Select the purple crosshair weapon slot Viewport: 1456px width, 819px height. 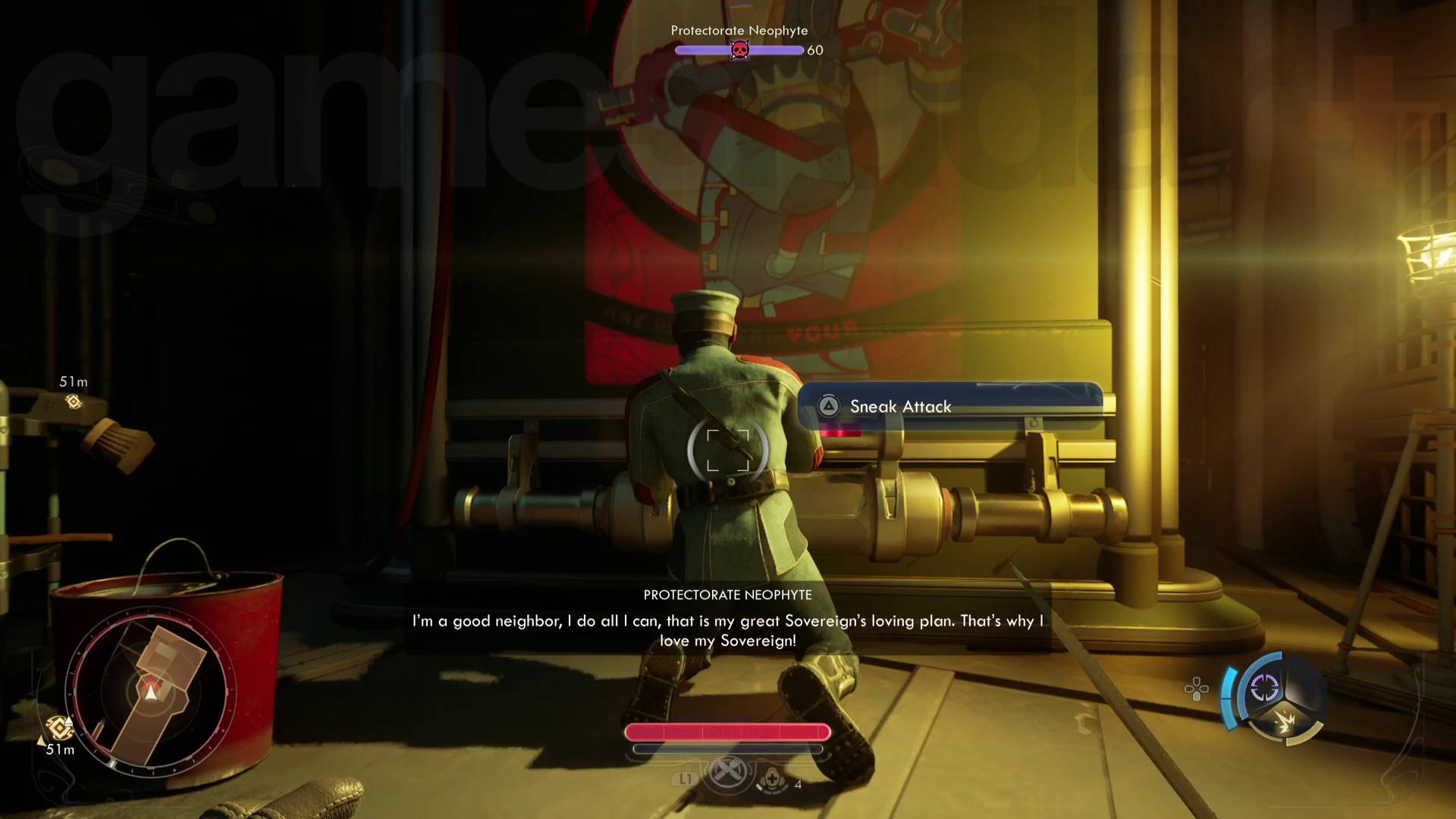point(1264,688)
